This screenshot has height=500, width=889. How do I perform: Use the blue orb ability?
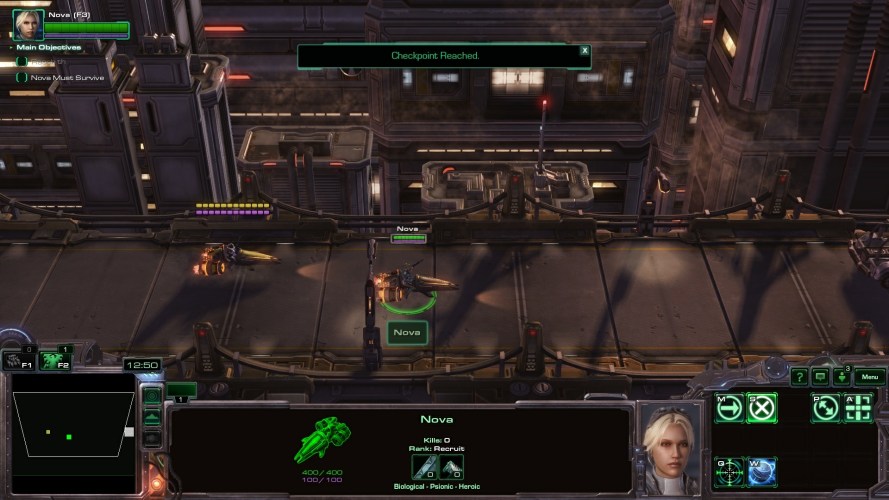click(x=762, y=470)
